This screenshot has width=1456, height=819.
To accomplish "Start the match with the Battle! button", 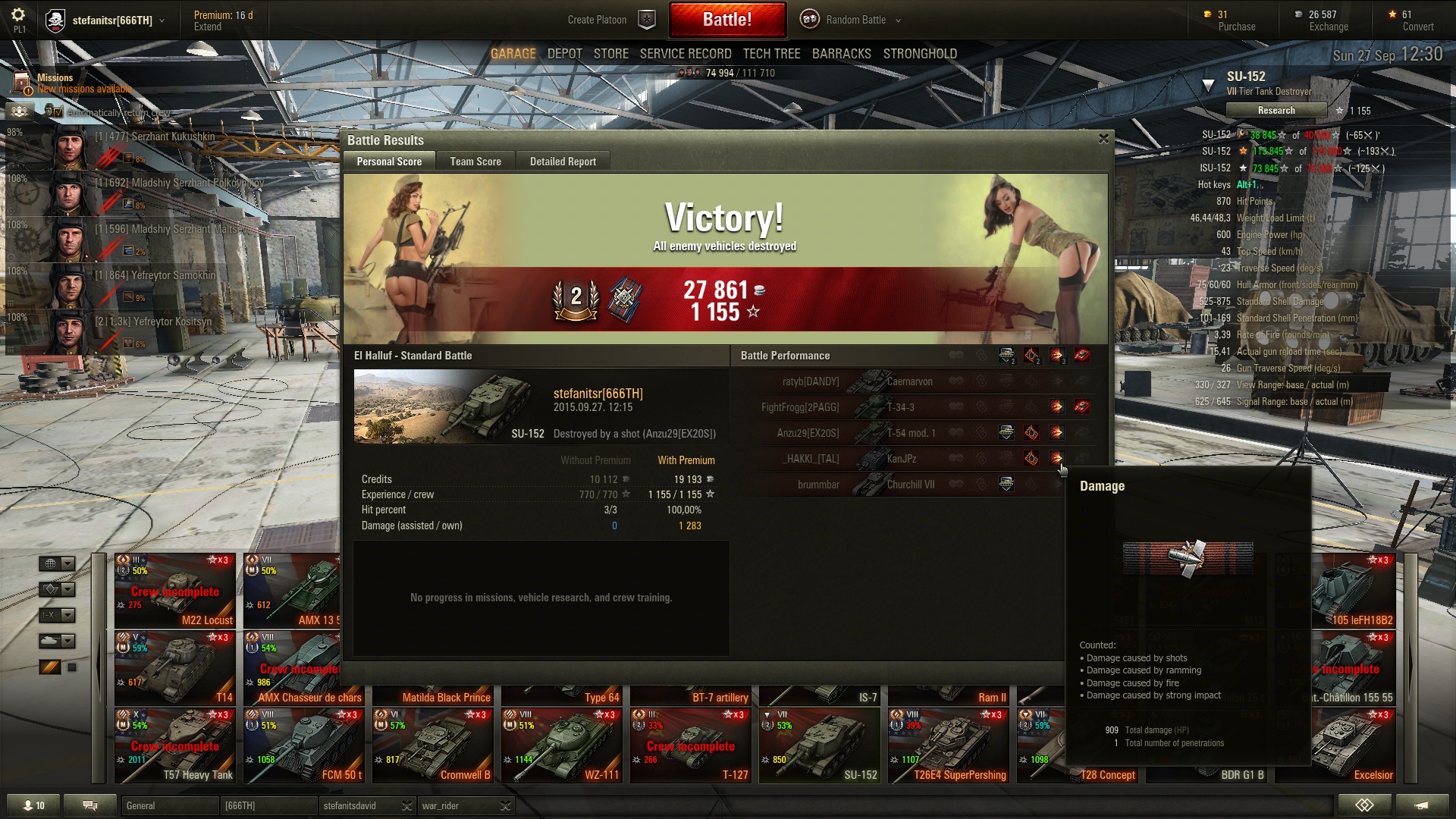I will coord(726,20).
